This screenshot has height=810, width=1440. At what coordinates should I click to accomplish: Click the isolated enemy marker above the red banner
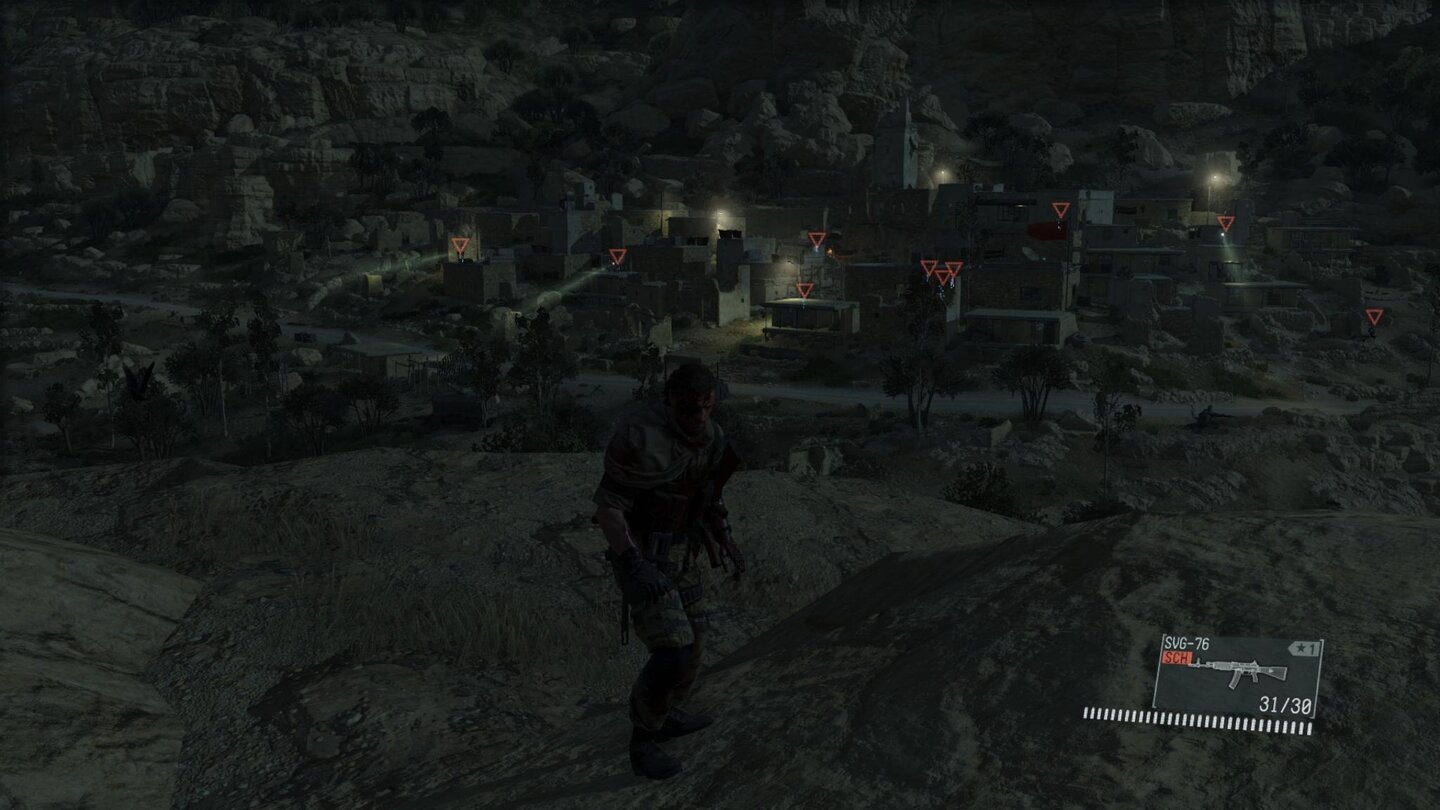coord(1061,210)
